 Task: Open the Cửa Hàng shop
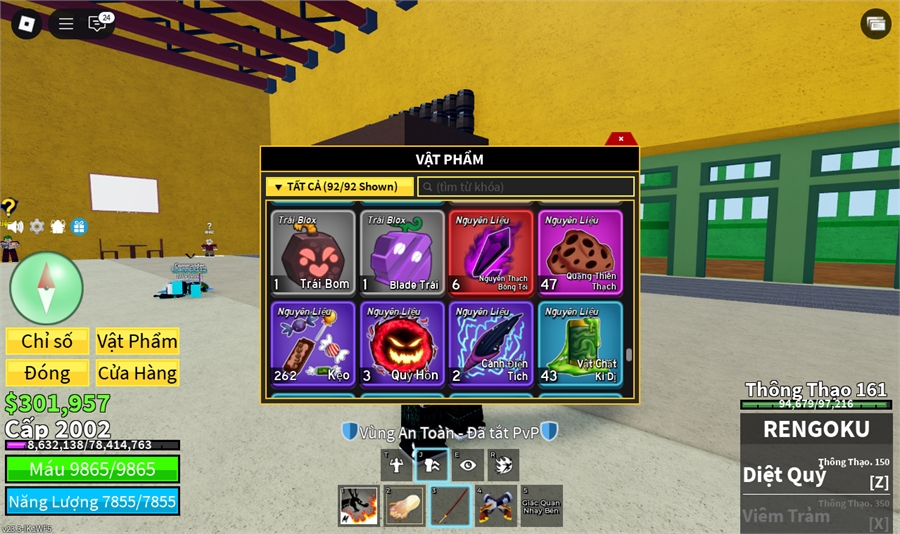137,373
